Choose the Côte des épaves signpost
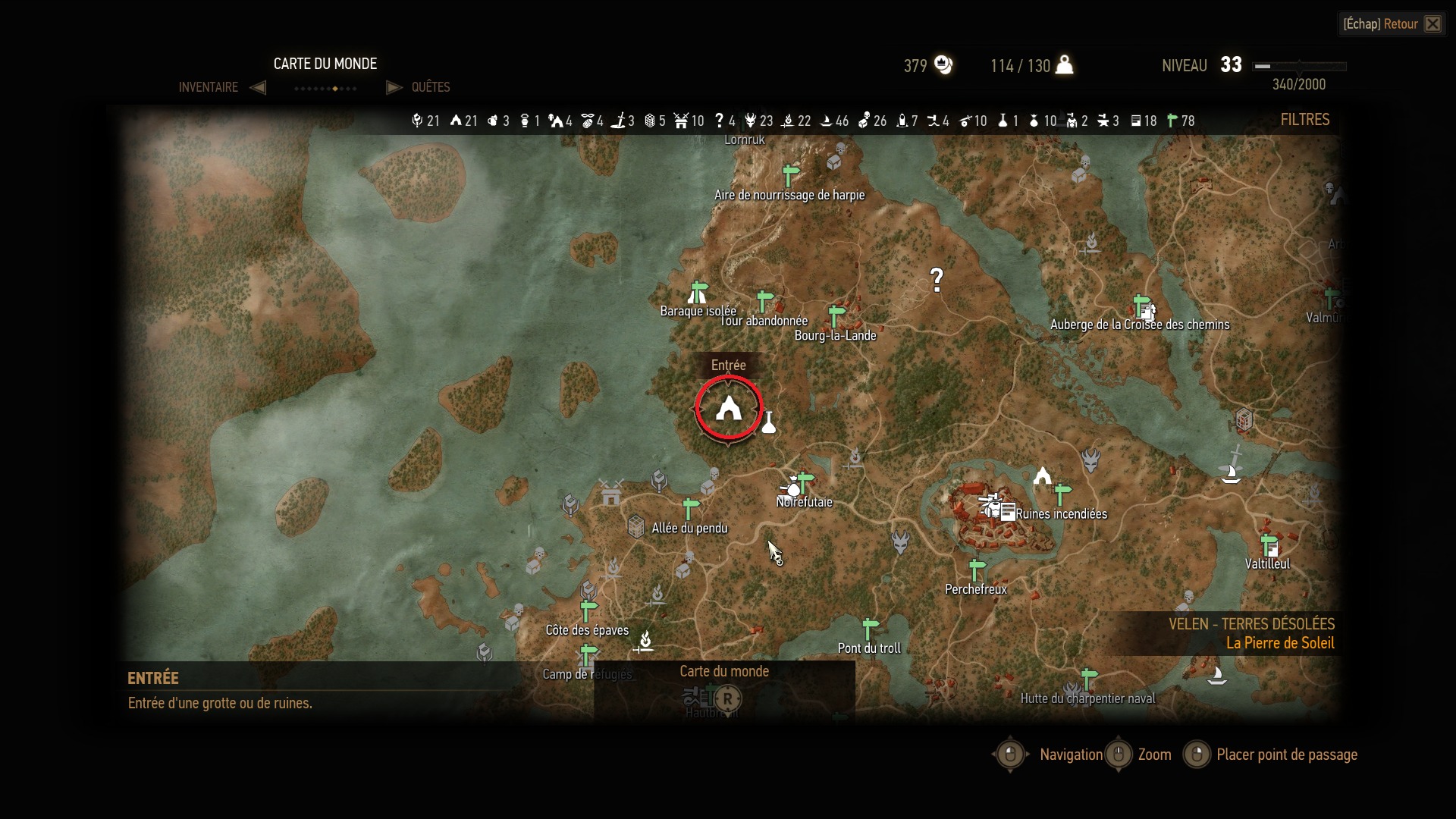 coord(588,611)
